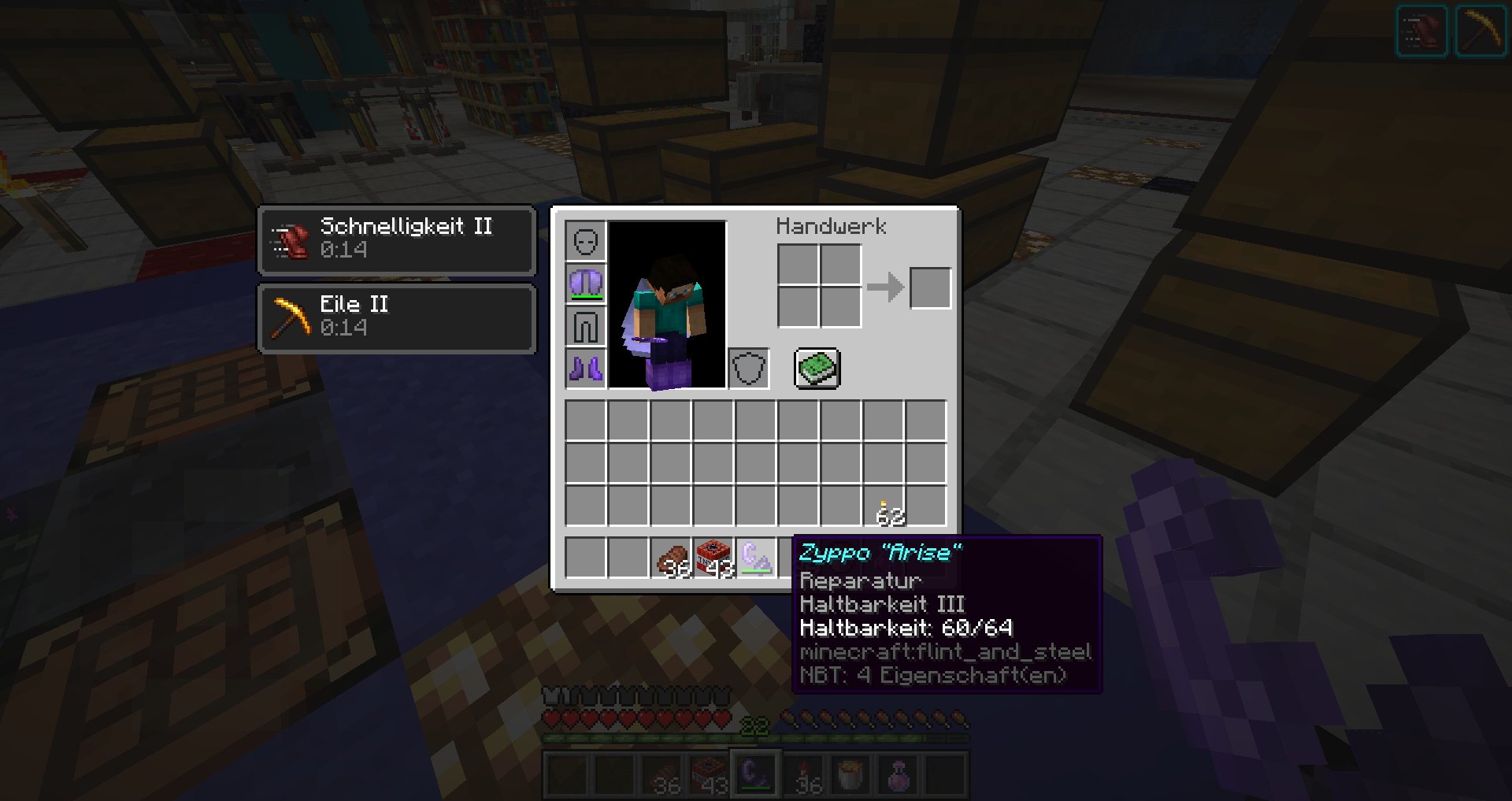Screen dimensions: 1512x801
Task: Select the purple chestplate armor slot
Action: 585,284
